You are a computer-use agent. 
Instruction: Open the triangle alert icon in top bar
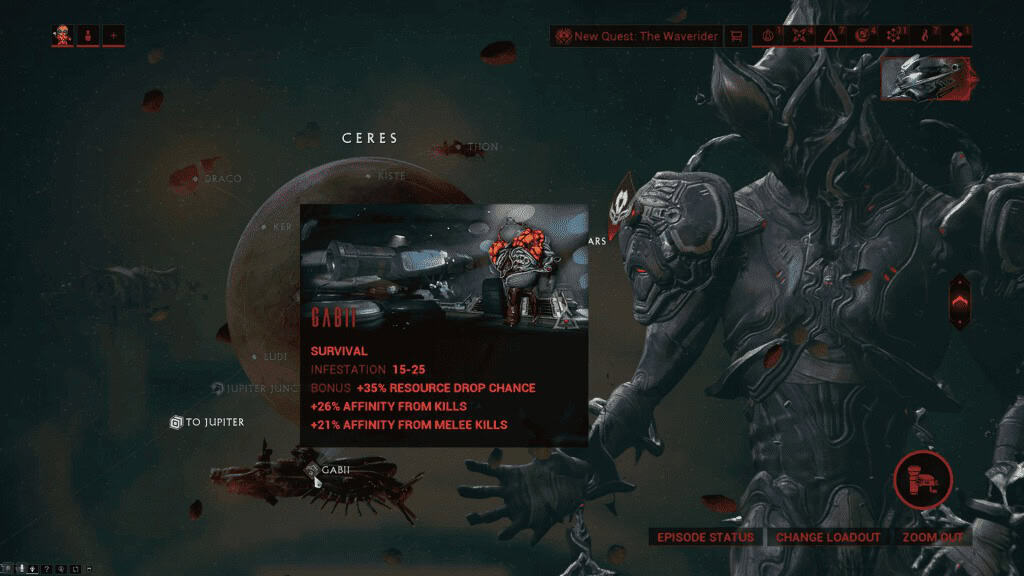coord(831,36)
